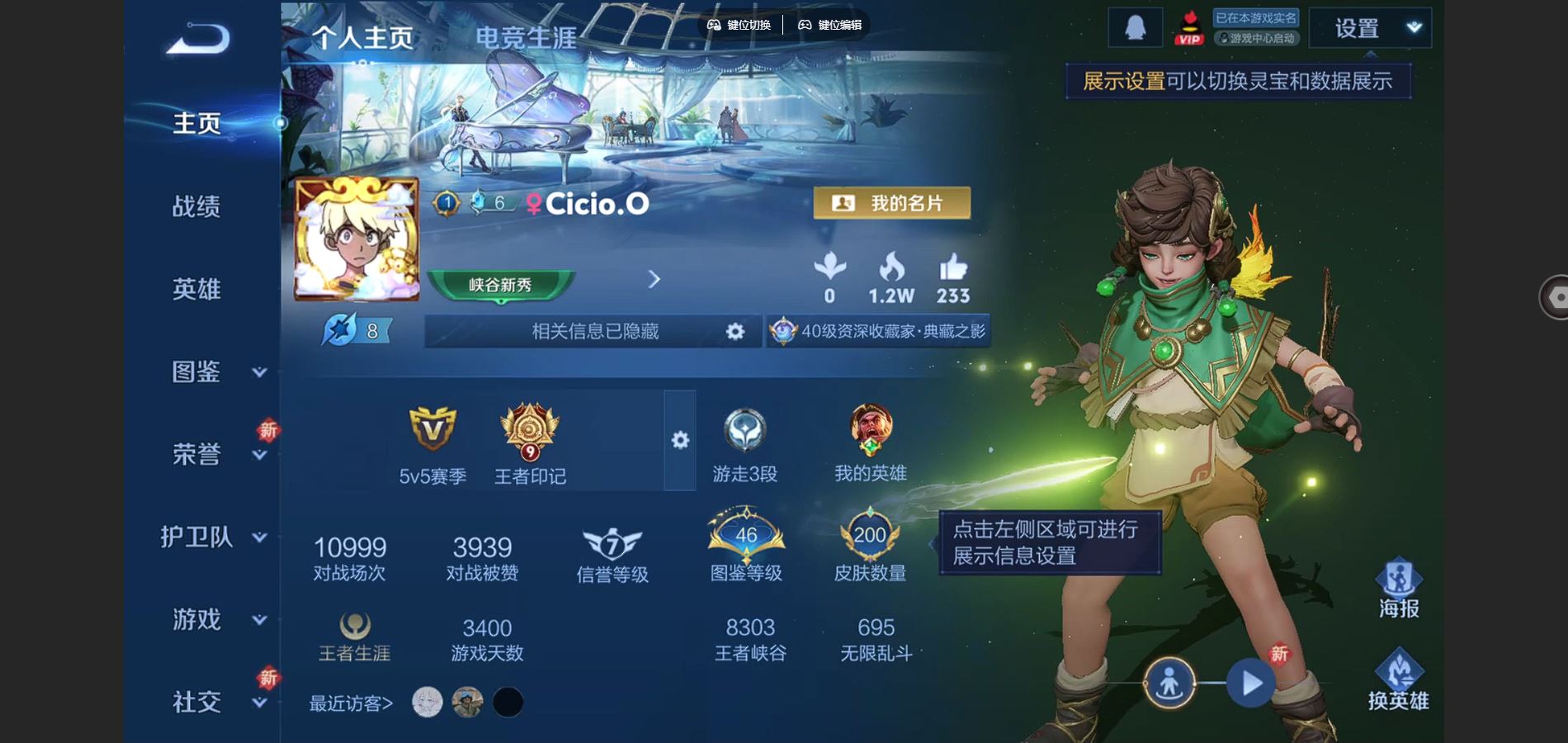Open the 荣誉 sidebar menu
Viewport: 1568px width, 743px height.
coord(198,454)
